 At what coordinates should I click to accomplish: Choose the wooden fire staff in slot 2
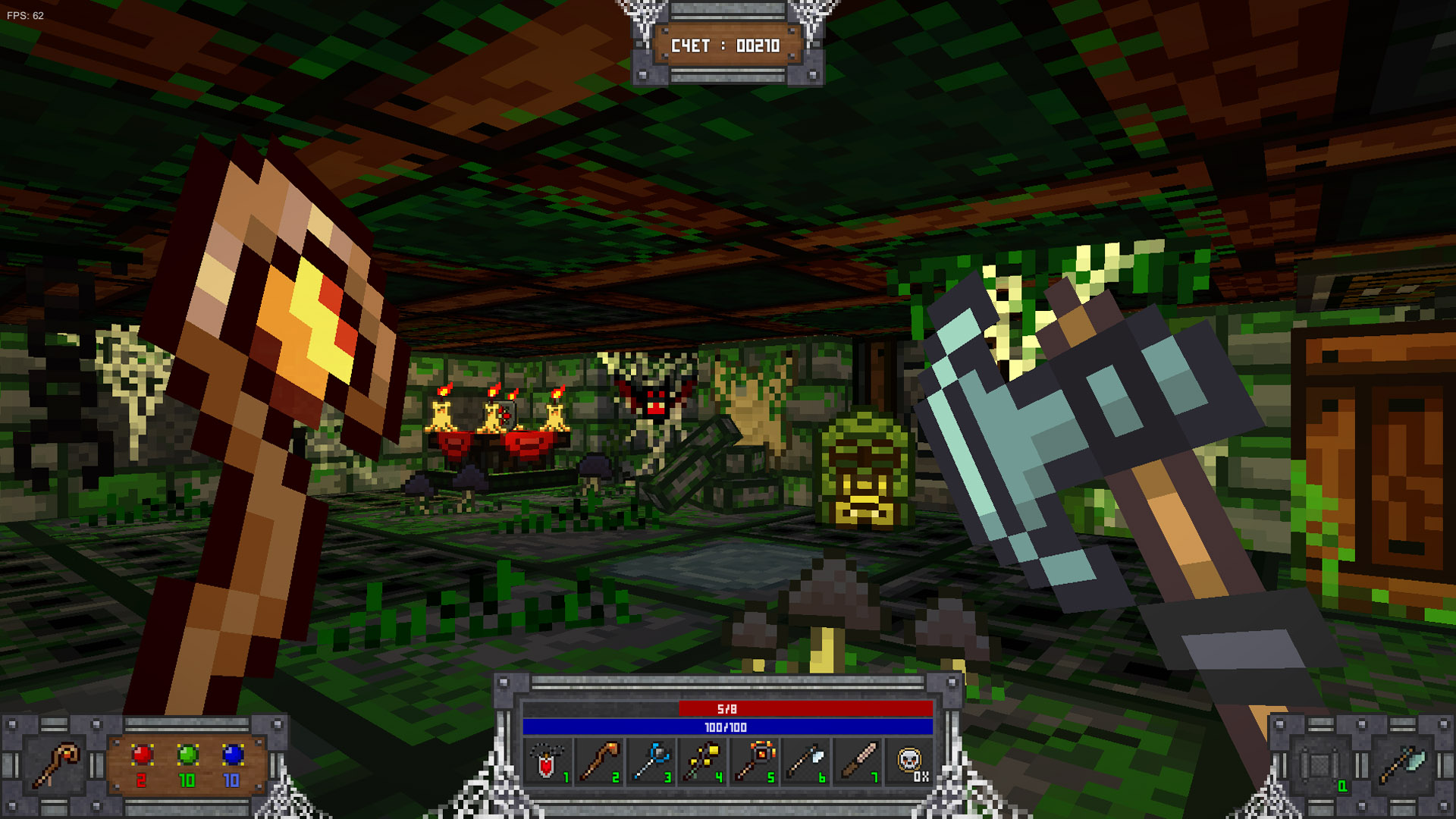tap(599, 762)
